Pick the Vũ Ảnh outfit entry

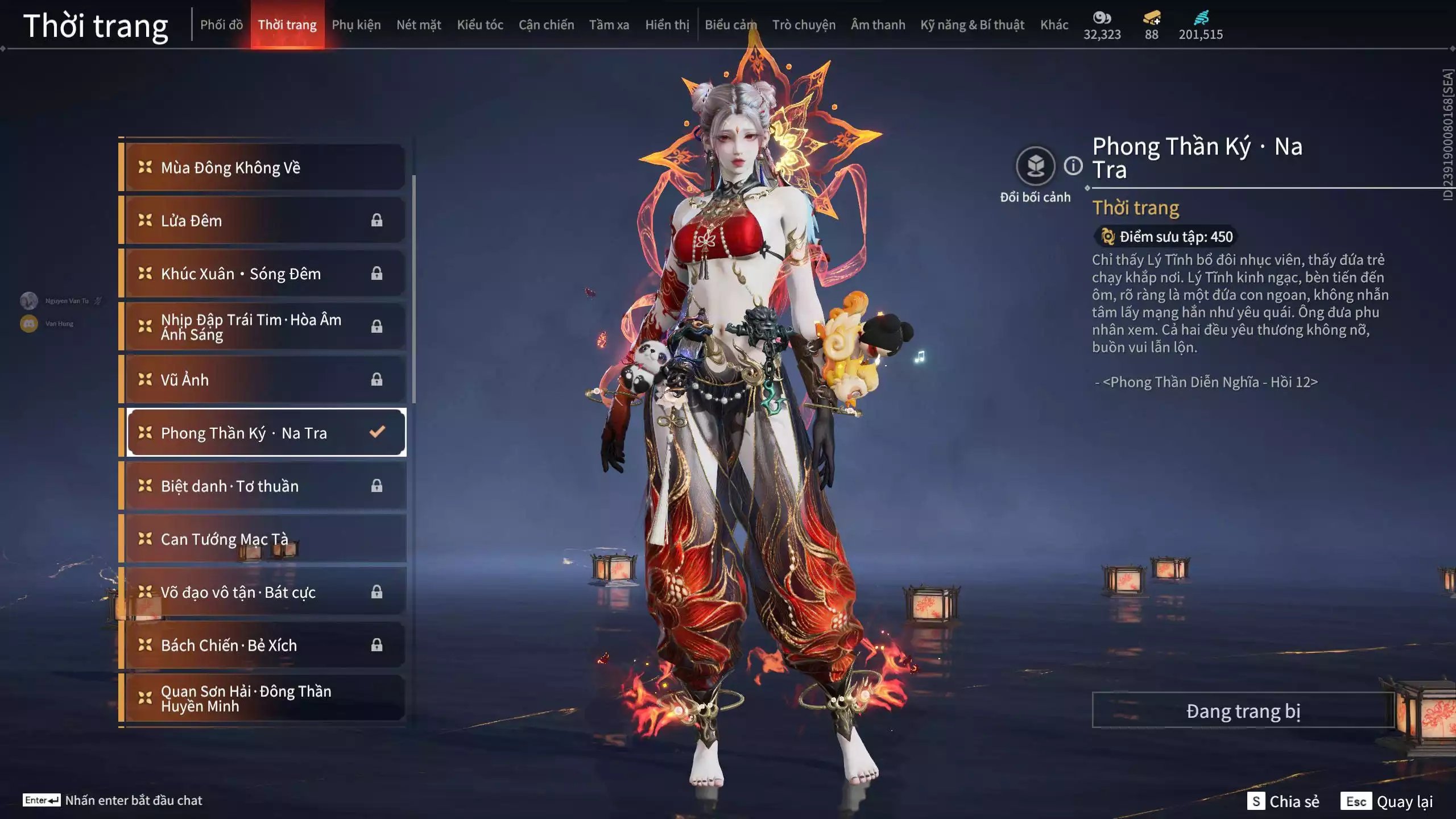[x=264, y=379]
